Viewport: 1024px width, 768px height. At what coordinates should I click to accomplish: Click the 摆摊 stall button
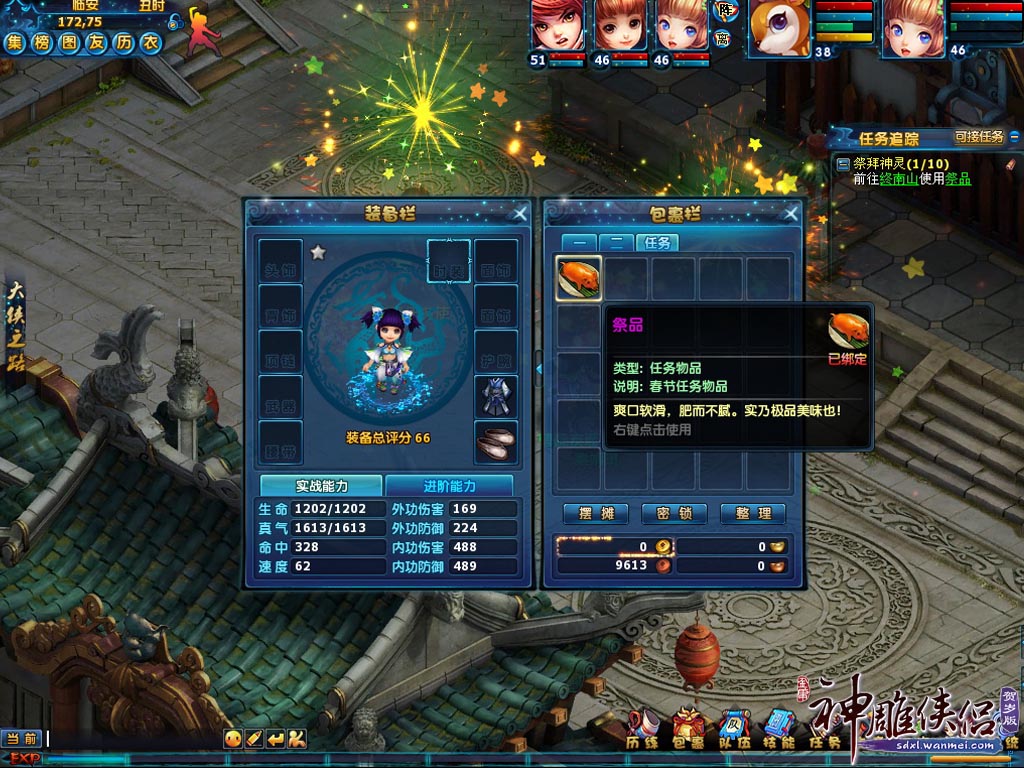point(595,514)
